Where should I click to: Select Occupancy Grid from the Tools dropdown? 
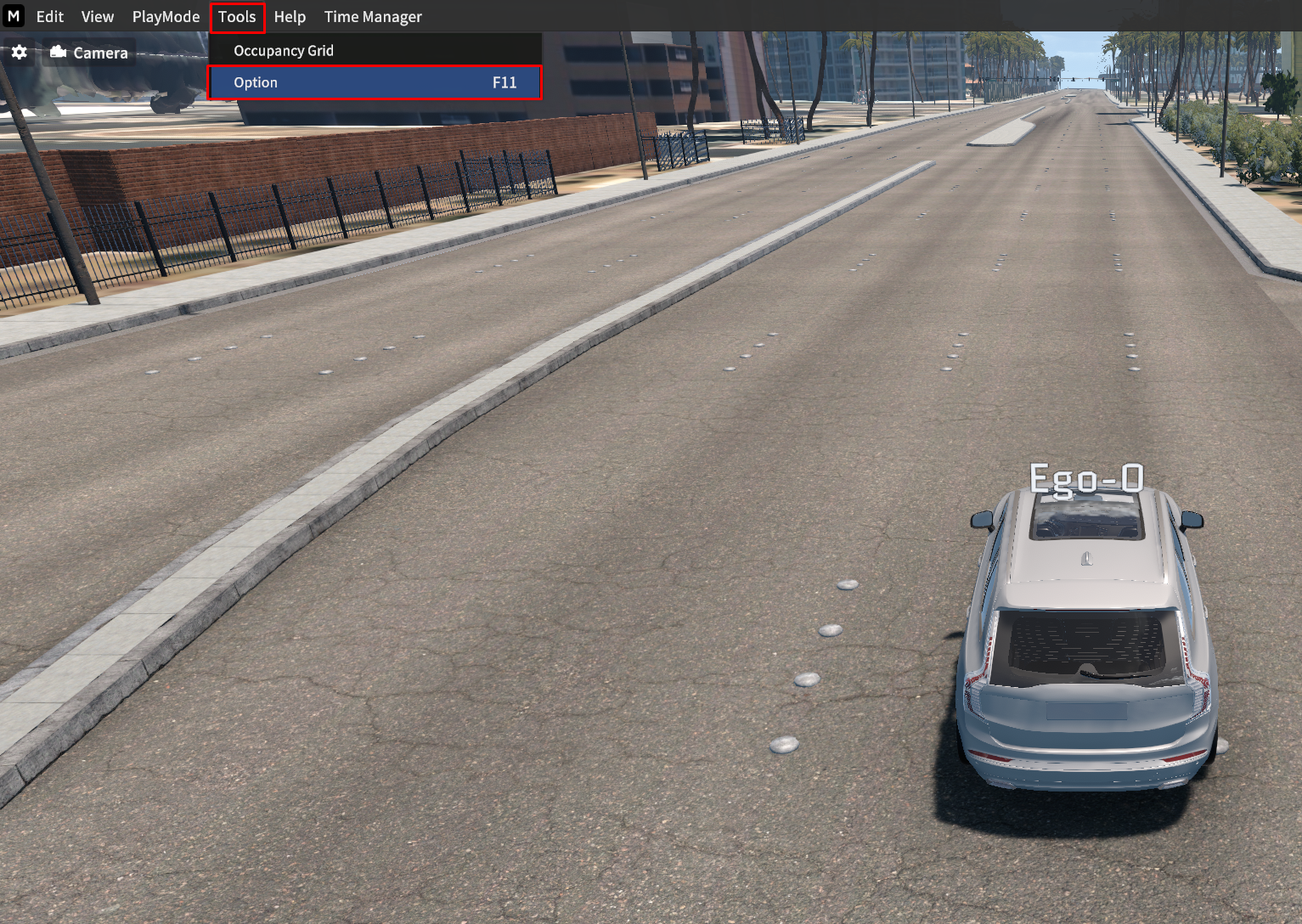coord(284,51)
